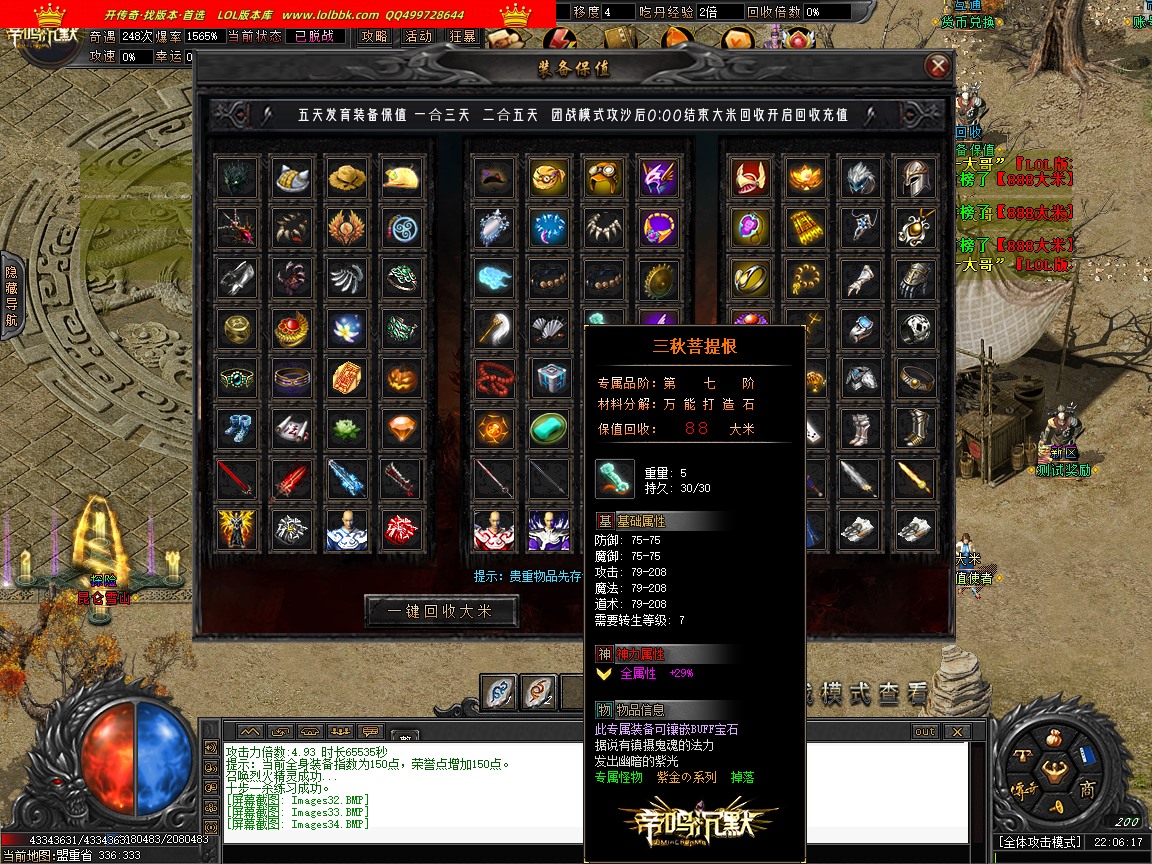Image resolution: width=1152 pixels, height=864 pixels.
Task: Select the pumpkin lantern item slot
Action: (401, 378)
